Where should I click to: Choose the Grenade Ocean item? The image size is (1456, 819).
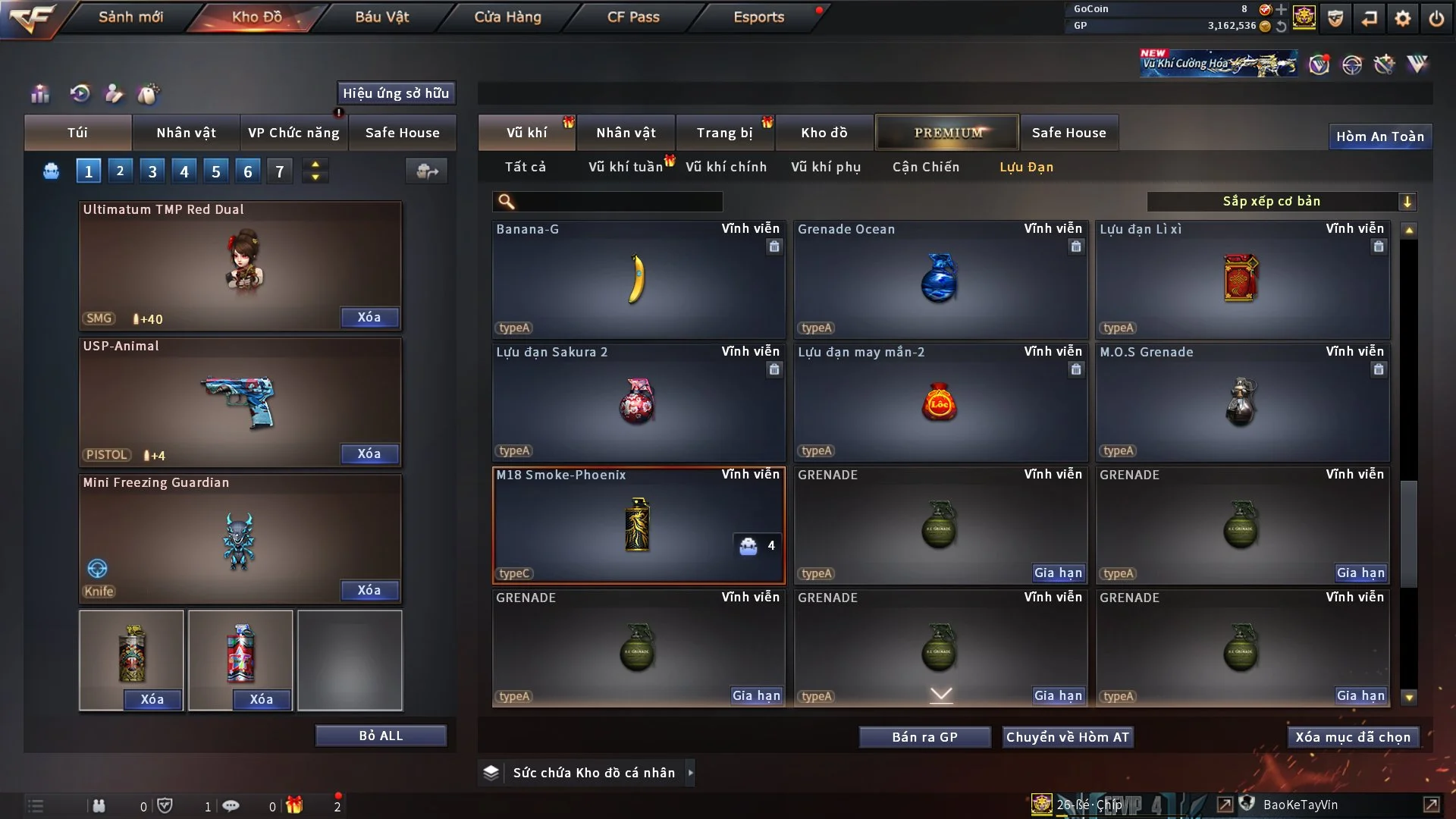(940, 279)
